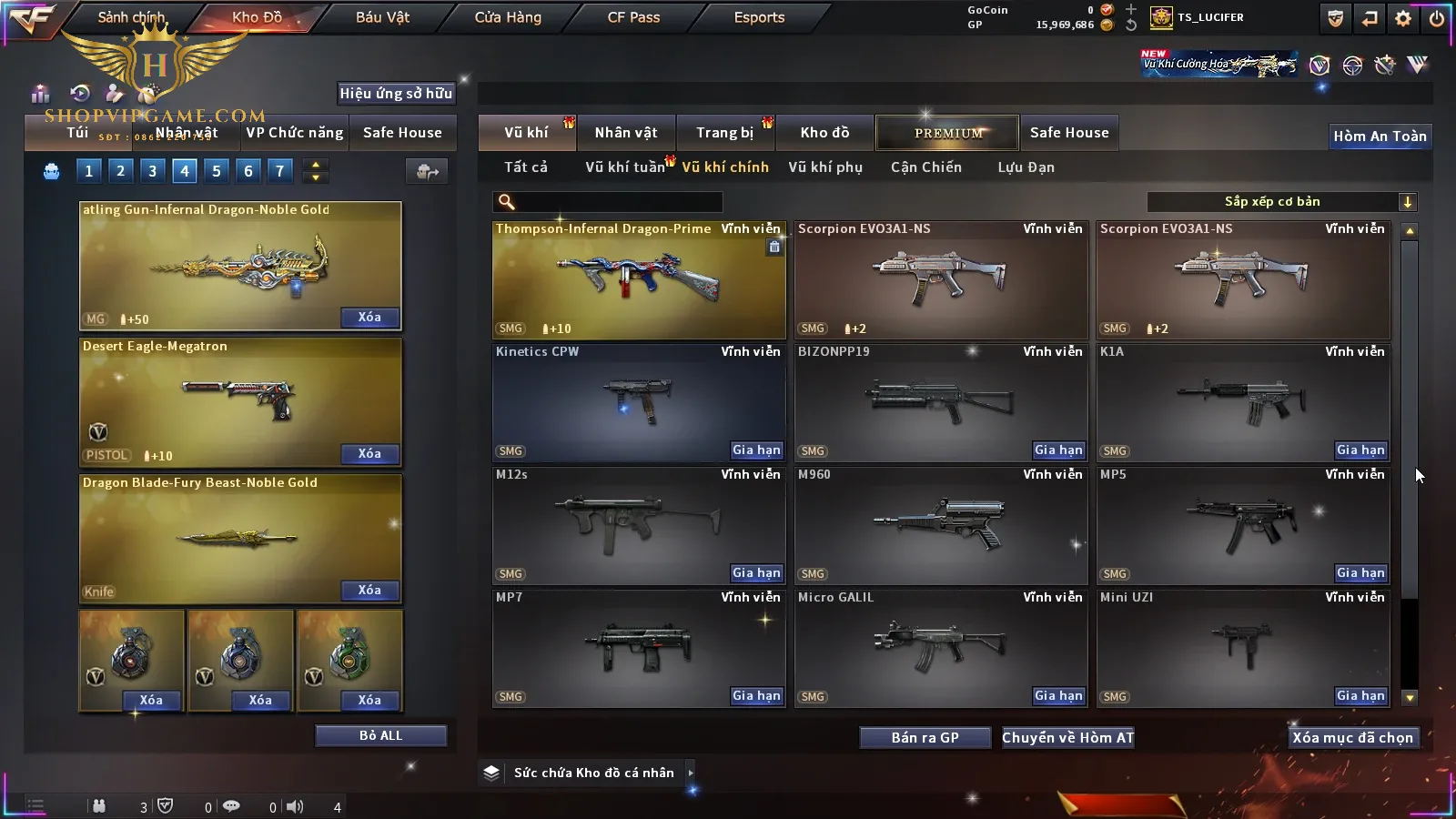1456x819 pixels.
Task: Open the CF Pass menu
Action: pos(633,17)
